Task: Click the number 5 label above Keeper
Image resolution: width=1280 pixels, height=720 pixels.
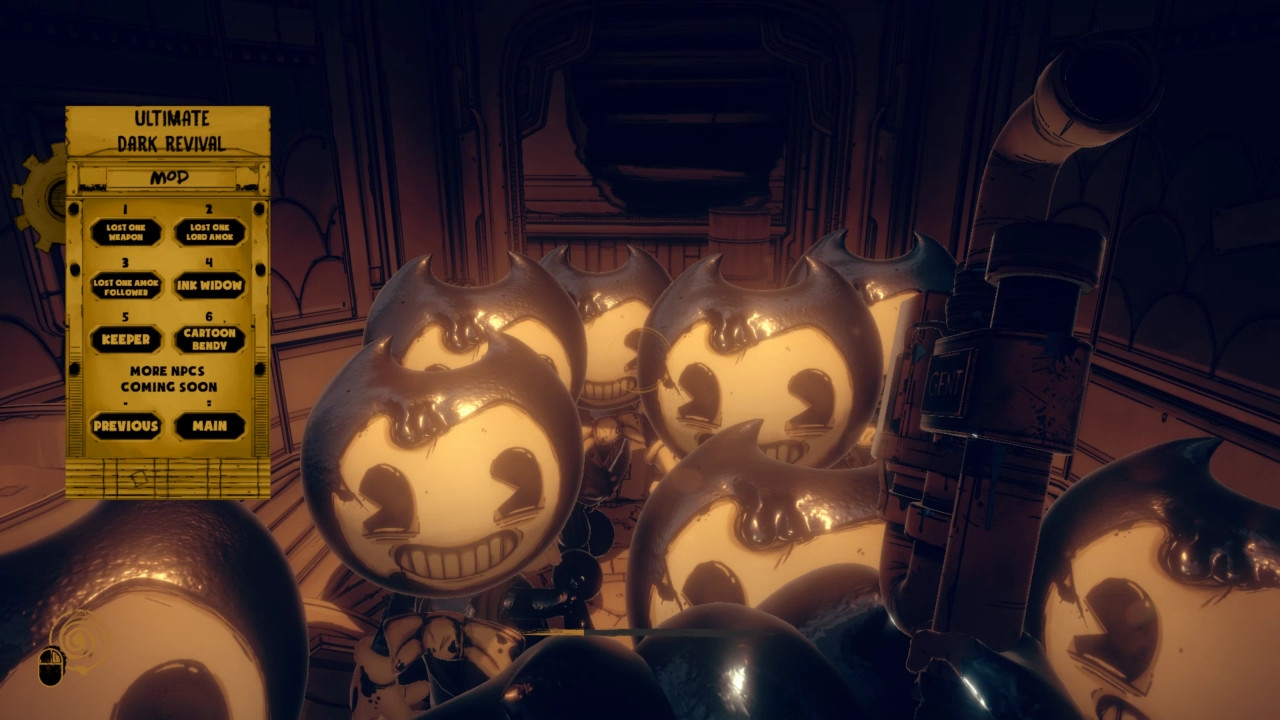Action: point(124,318)
